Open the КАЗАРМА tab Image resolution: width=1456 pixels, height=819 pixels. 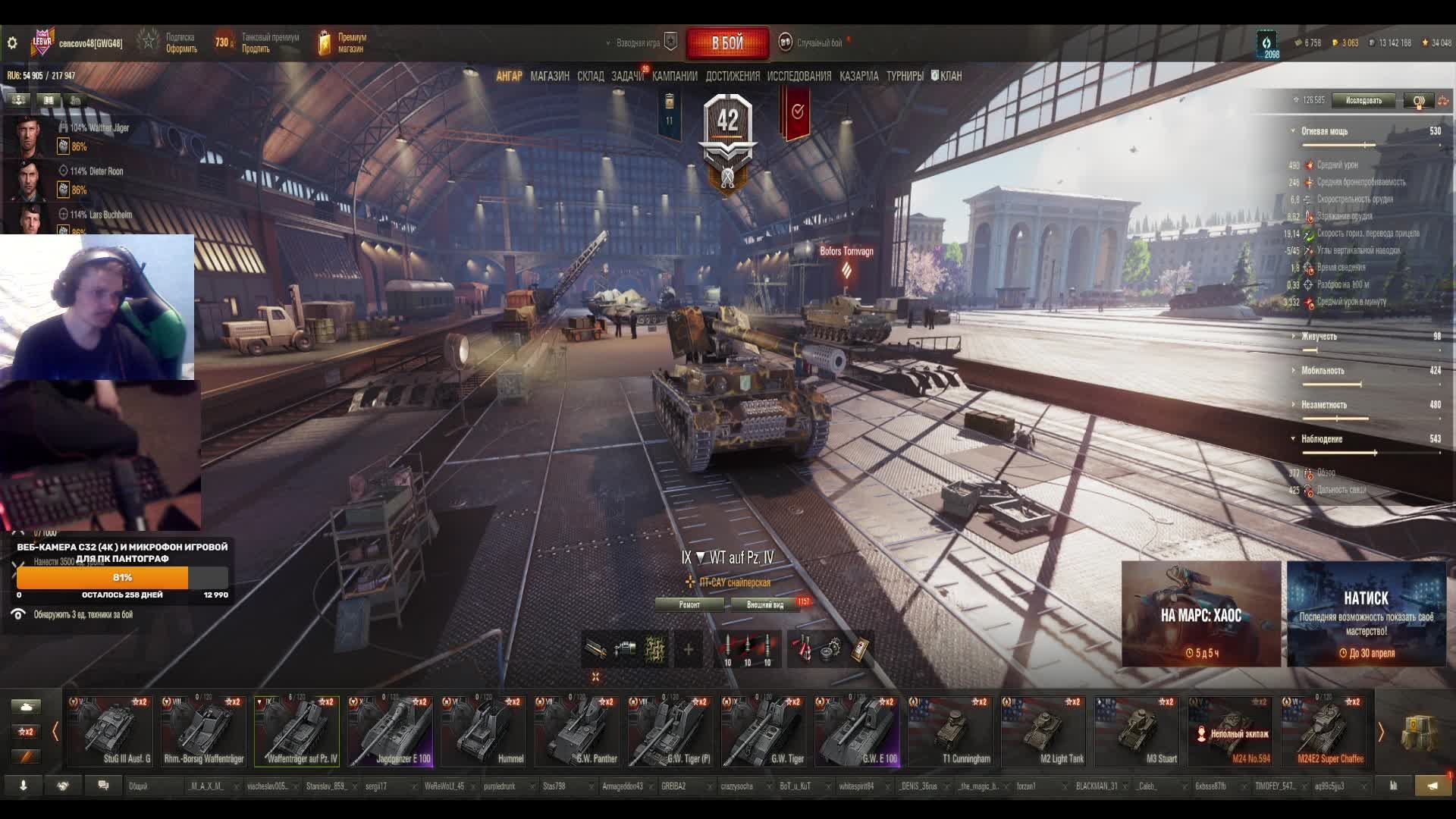[858, 76]
